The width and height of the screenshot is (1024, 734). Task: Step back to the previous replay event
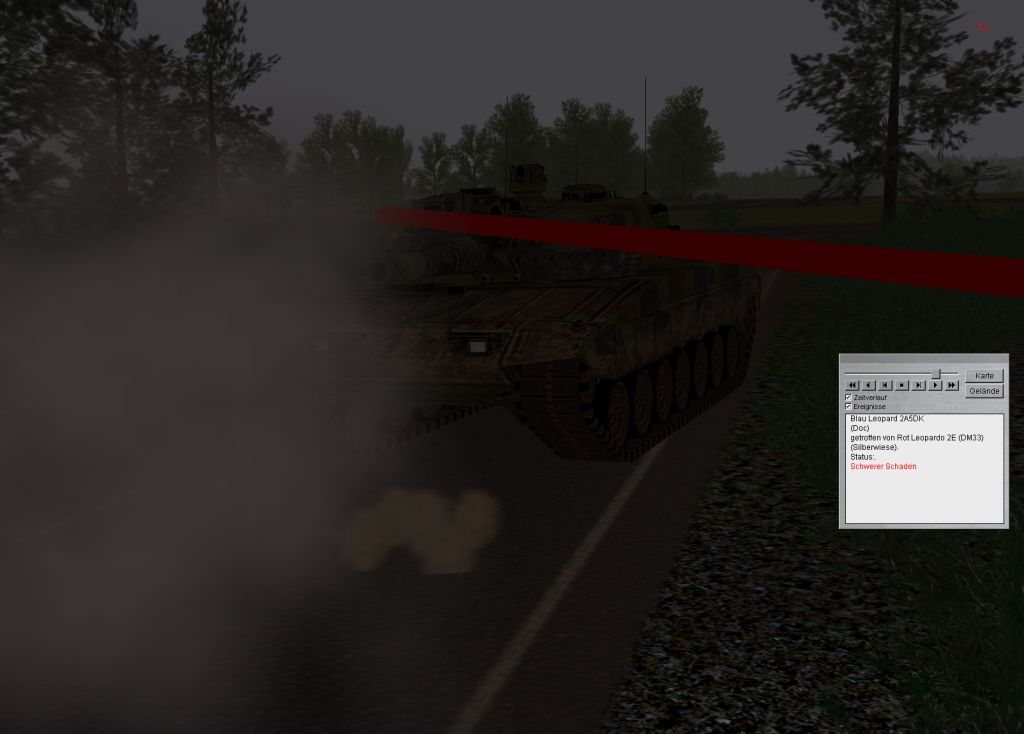pyautogui.click(x=885, y=385)
